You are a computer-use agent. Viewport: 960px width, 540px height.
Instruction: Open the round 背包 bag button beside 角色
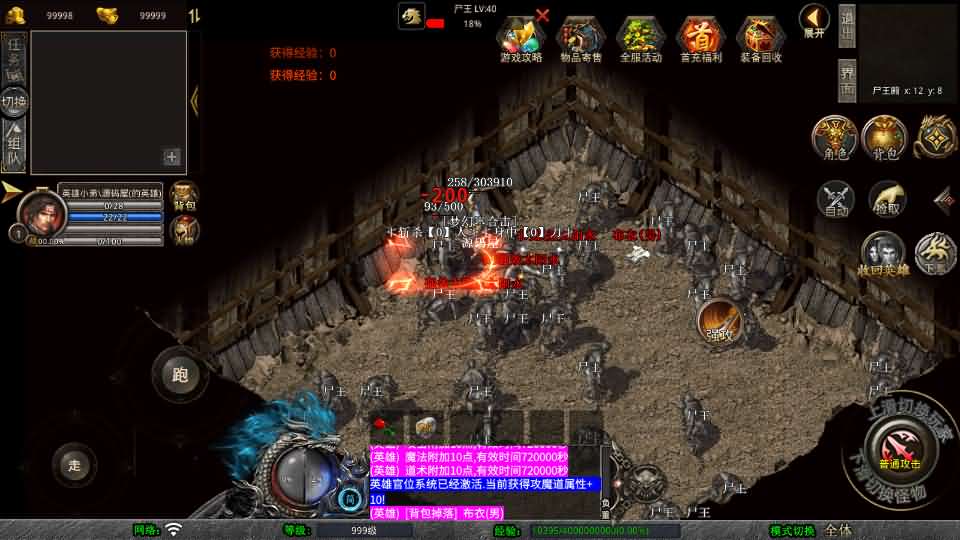tap(884, 138)
